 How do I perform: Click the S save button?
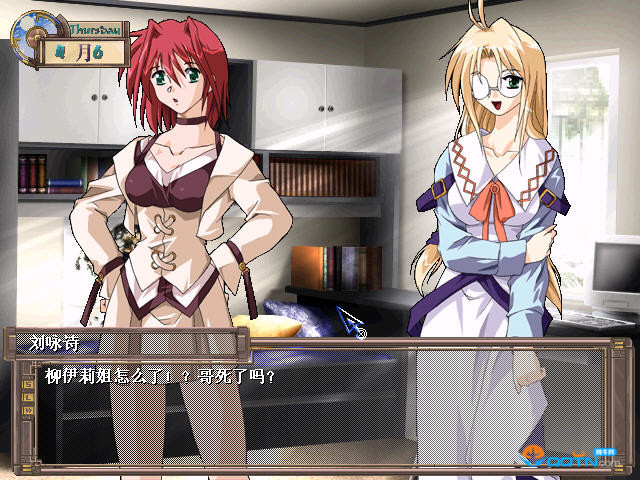pos(27,384)
